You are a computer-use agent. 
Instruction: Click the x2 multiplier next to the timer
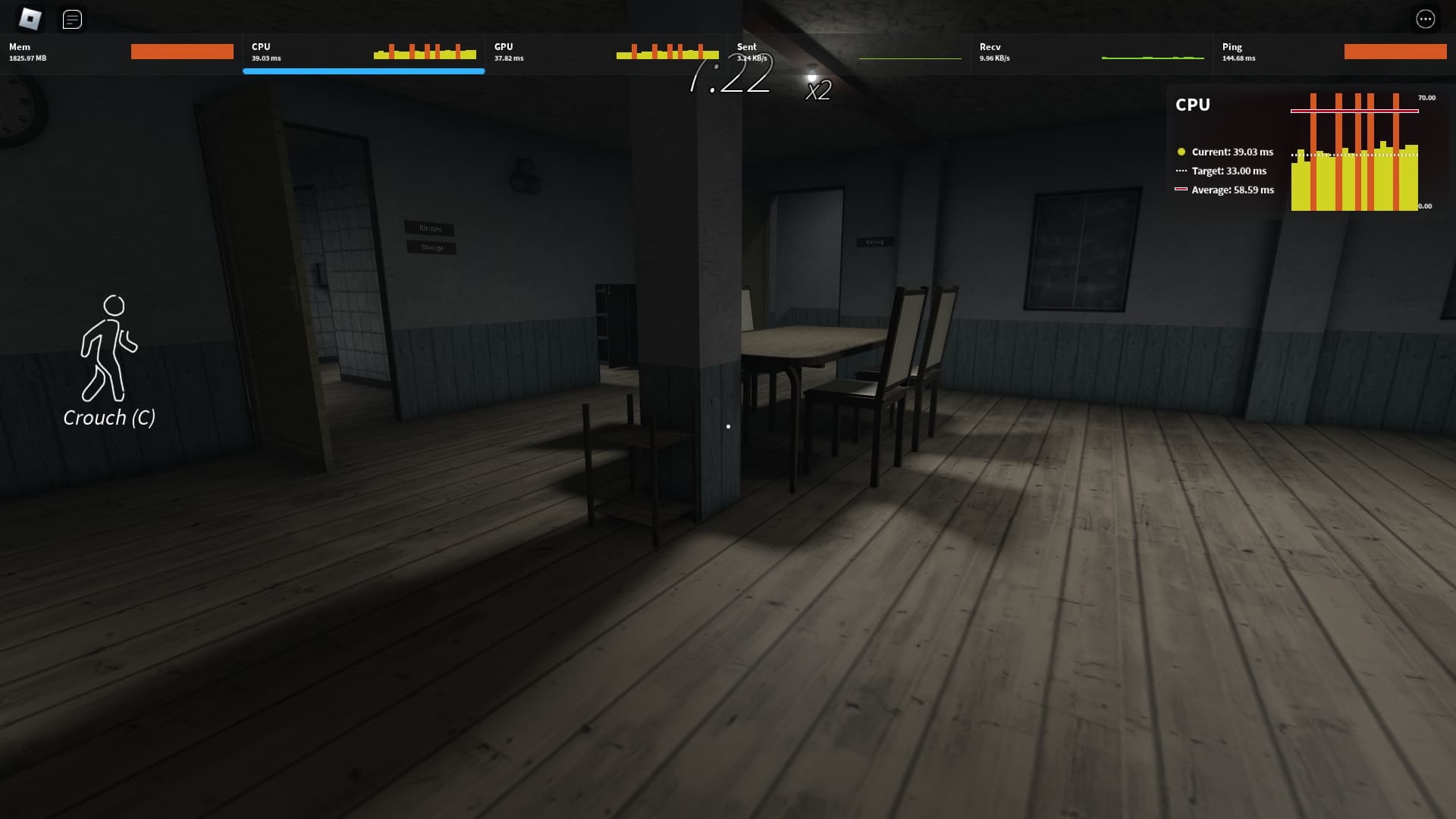coord(817,92)
